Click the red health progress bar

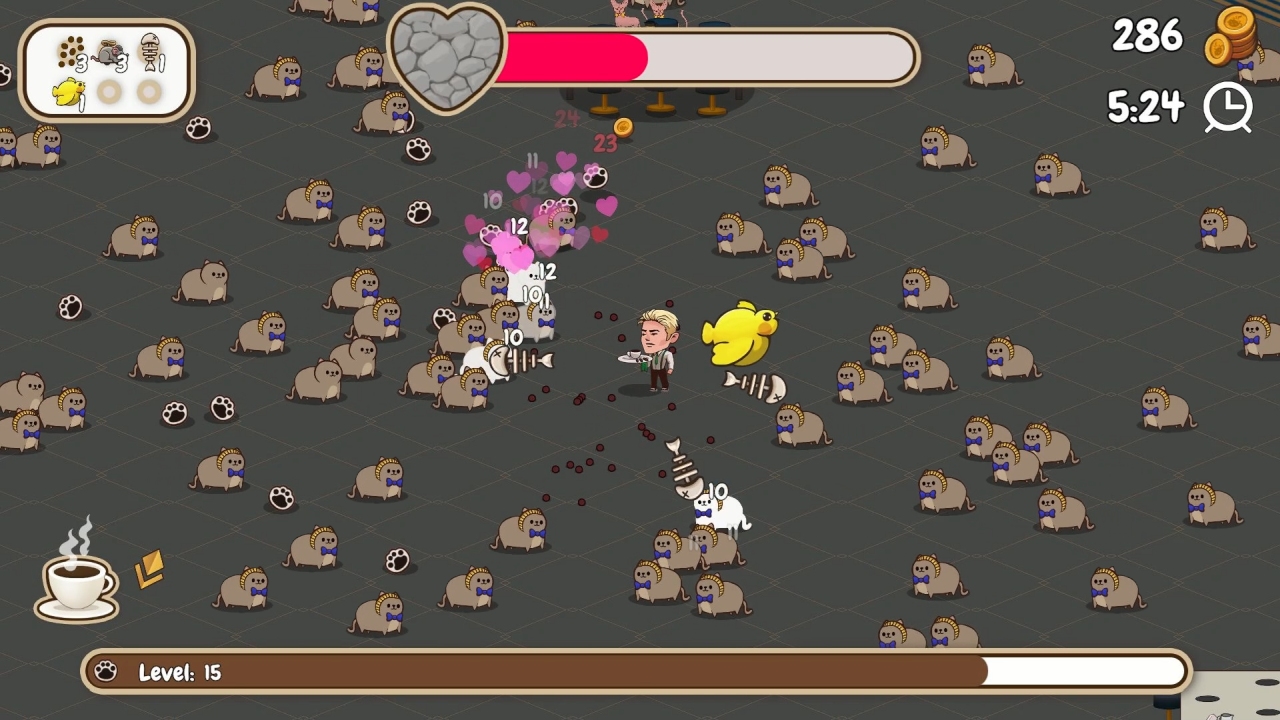click(x=575, y=57)
